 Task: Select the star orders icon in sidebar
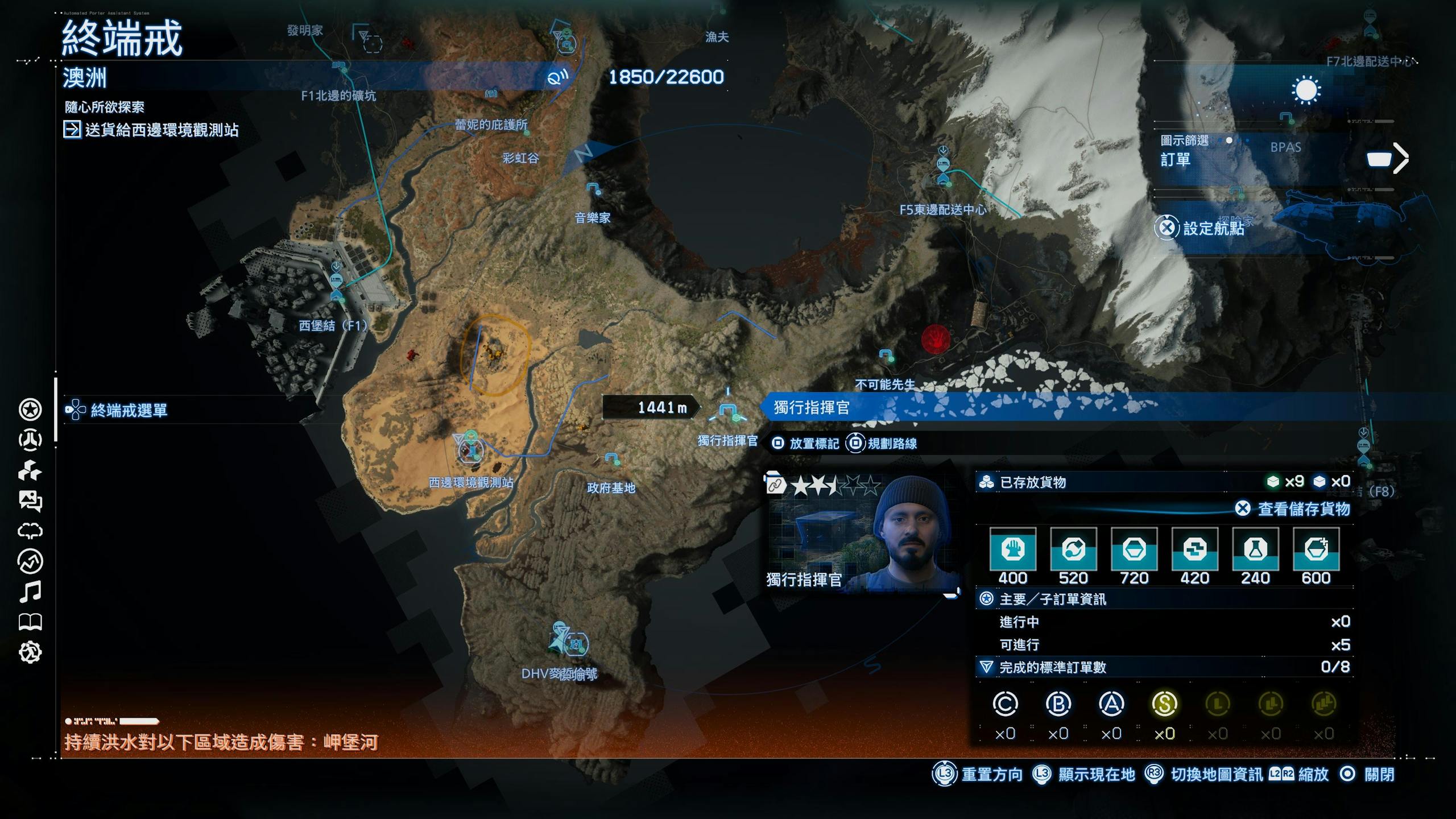click(x=30, y=409)
